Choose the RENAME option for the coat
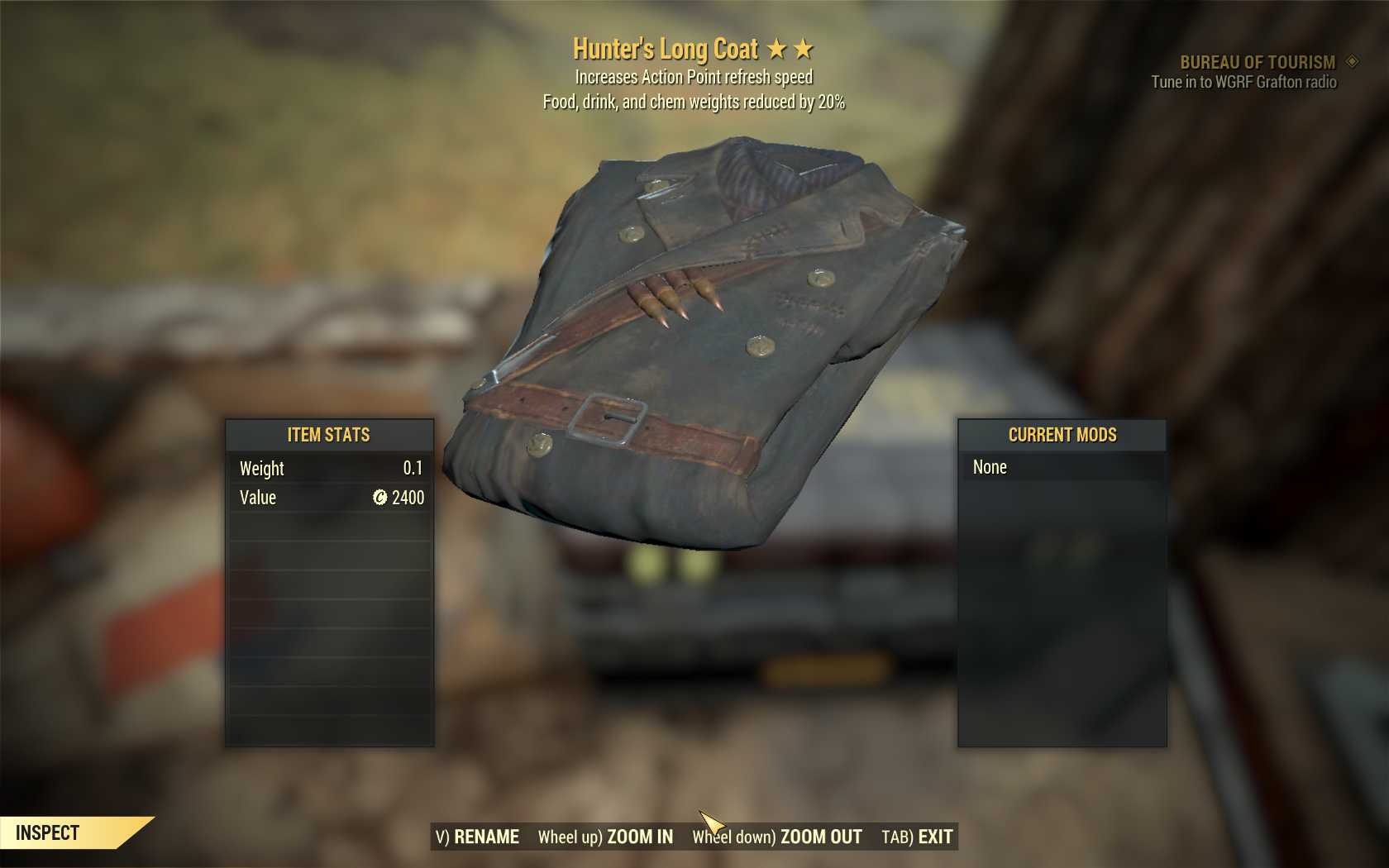Screen dimensions: 1389x868 pos(478,837)
